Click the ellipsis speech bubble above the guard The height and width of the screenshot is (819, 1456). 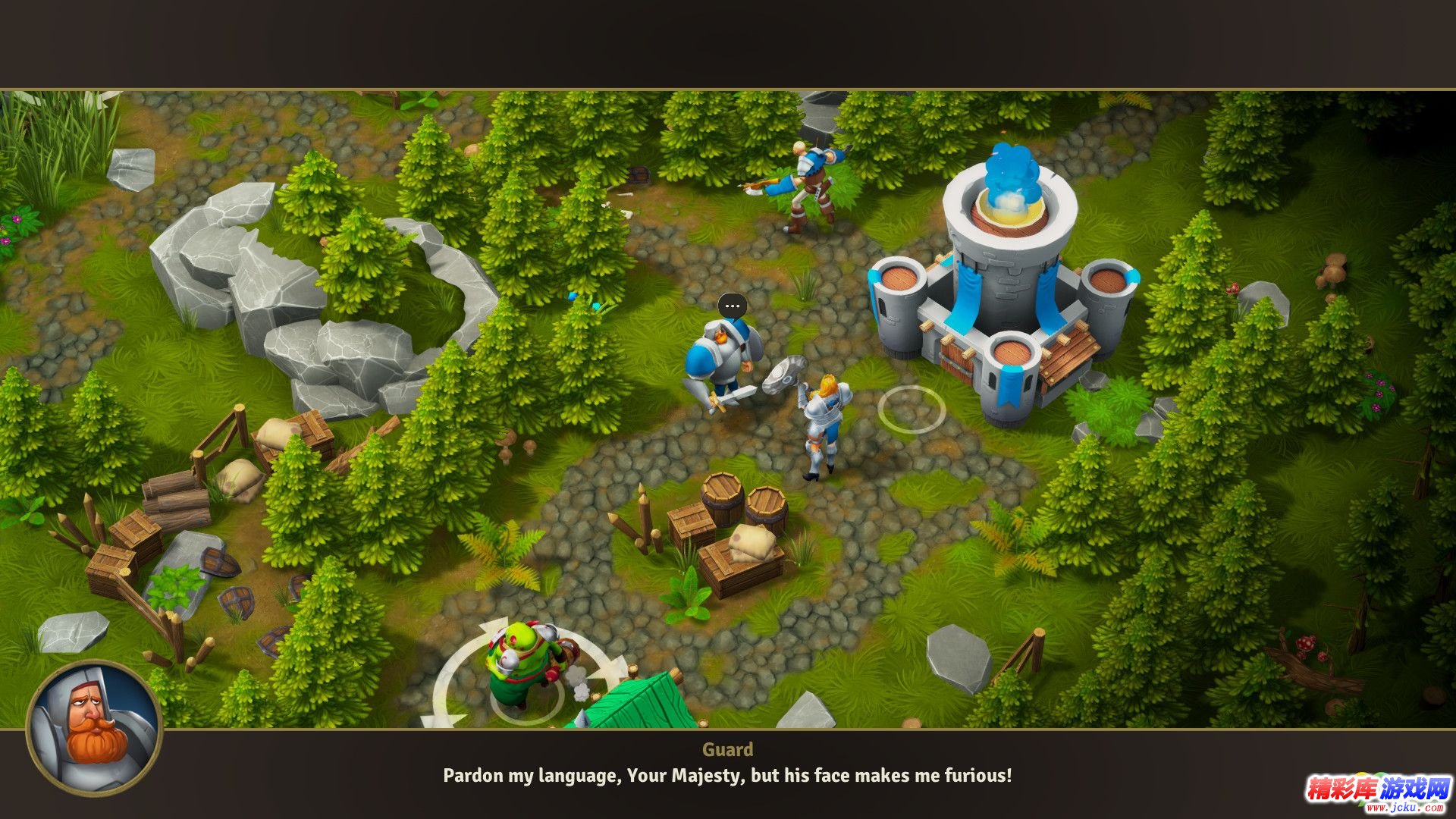[732, 306]
